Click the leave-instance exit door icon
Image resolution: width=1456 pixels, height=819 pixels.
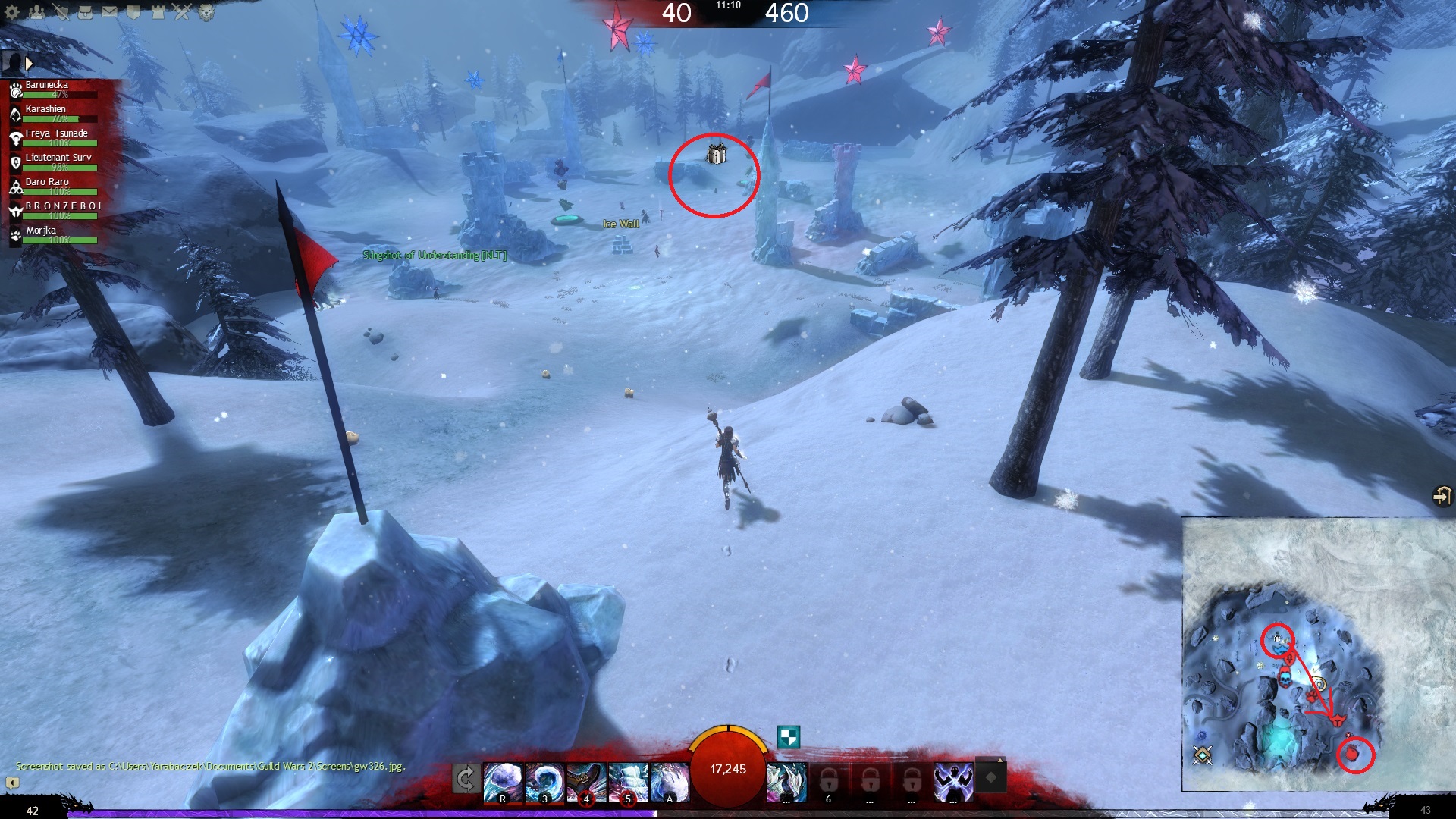point(1441,496)
